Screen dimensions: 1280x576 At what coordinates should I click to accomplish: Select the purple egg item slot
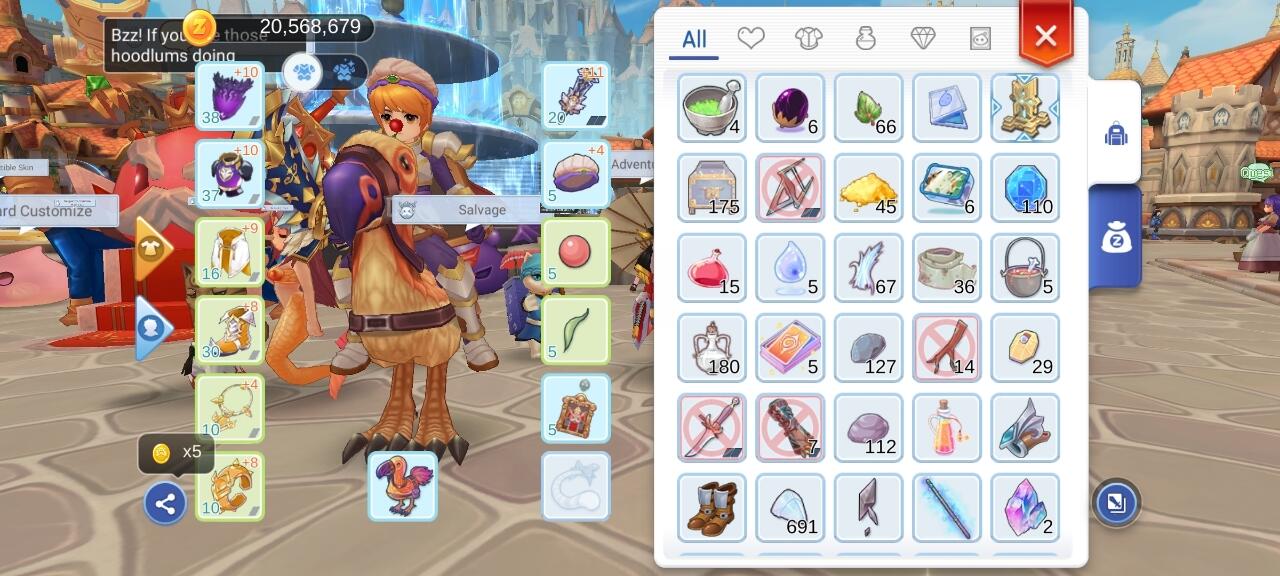point(790,108)
